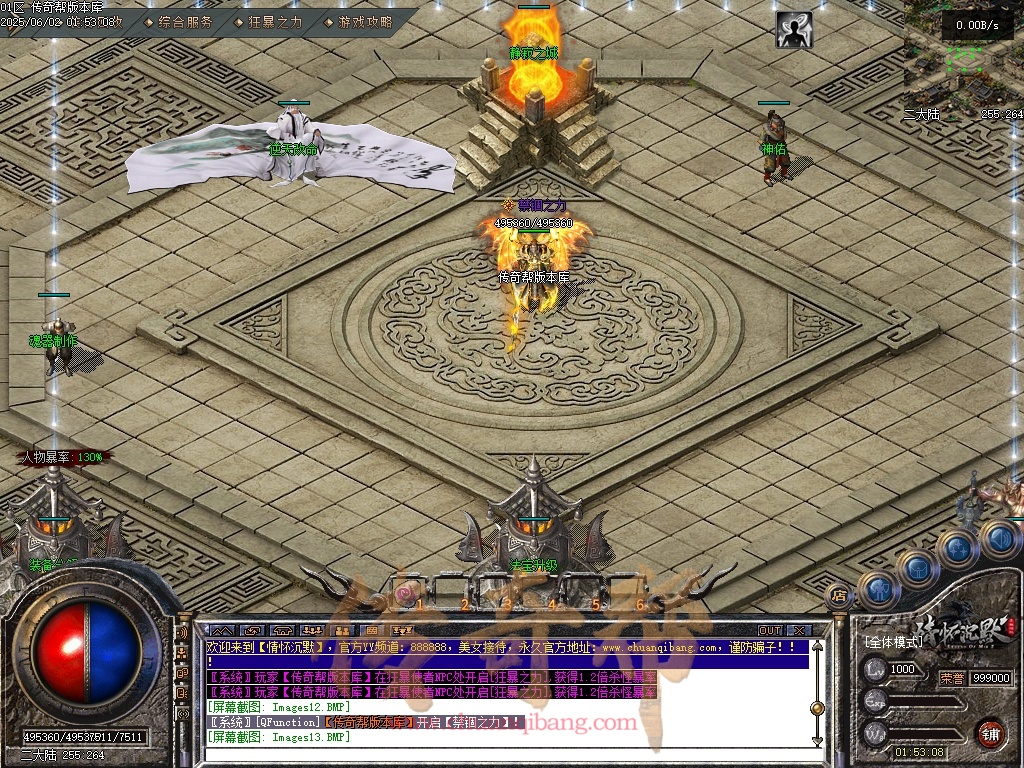Open the skills sparkle round button
The height and width of the screenshot is (768, 1024).
957,548
